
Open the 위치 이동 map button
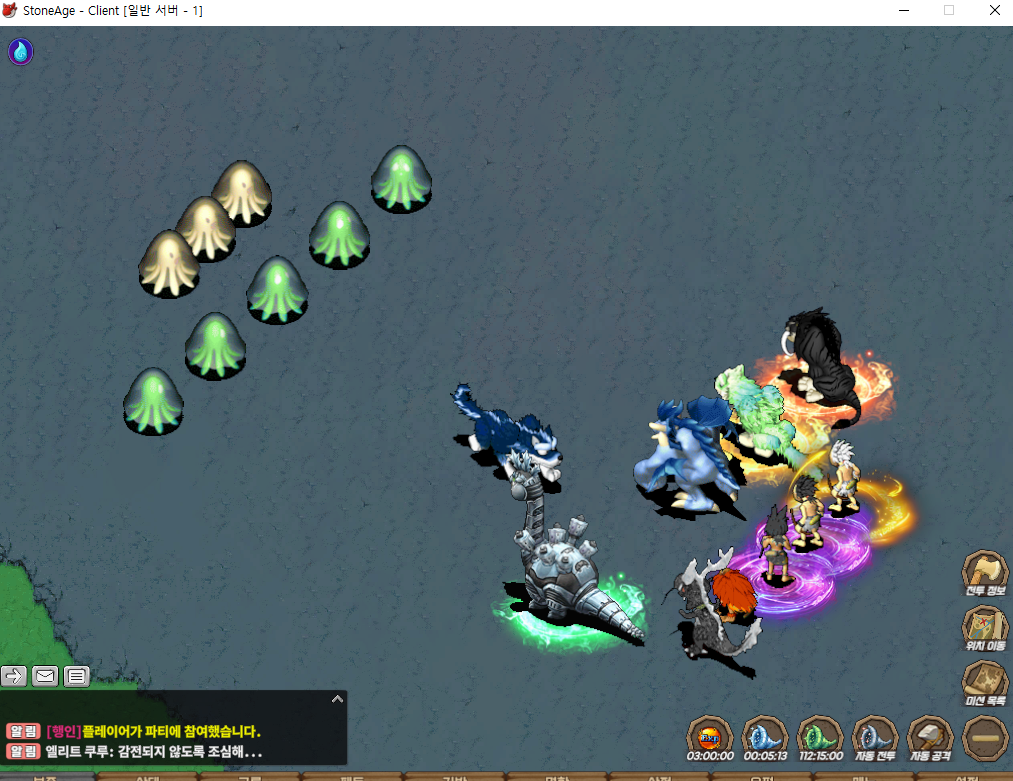pyautogui.click(x=983, y=629)
